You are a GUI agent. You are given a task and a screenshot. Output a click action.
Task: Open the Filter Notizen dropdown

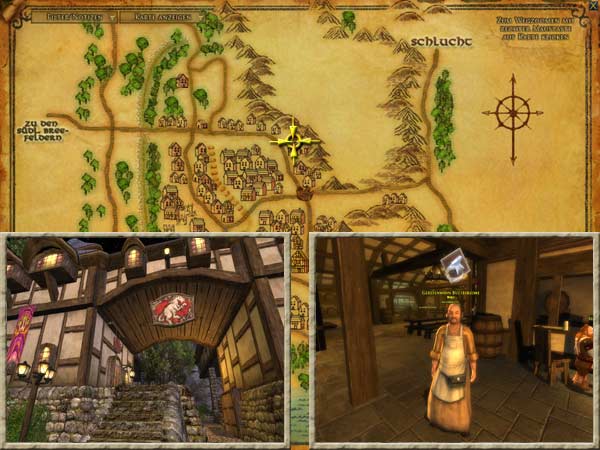pos(74,17)
